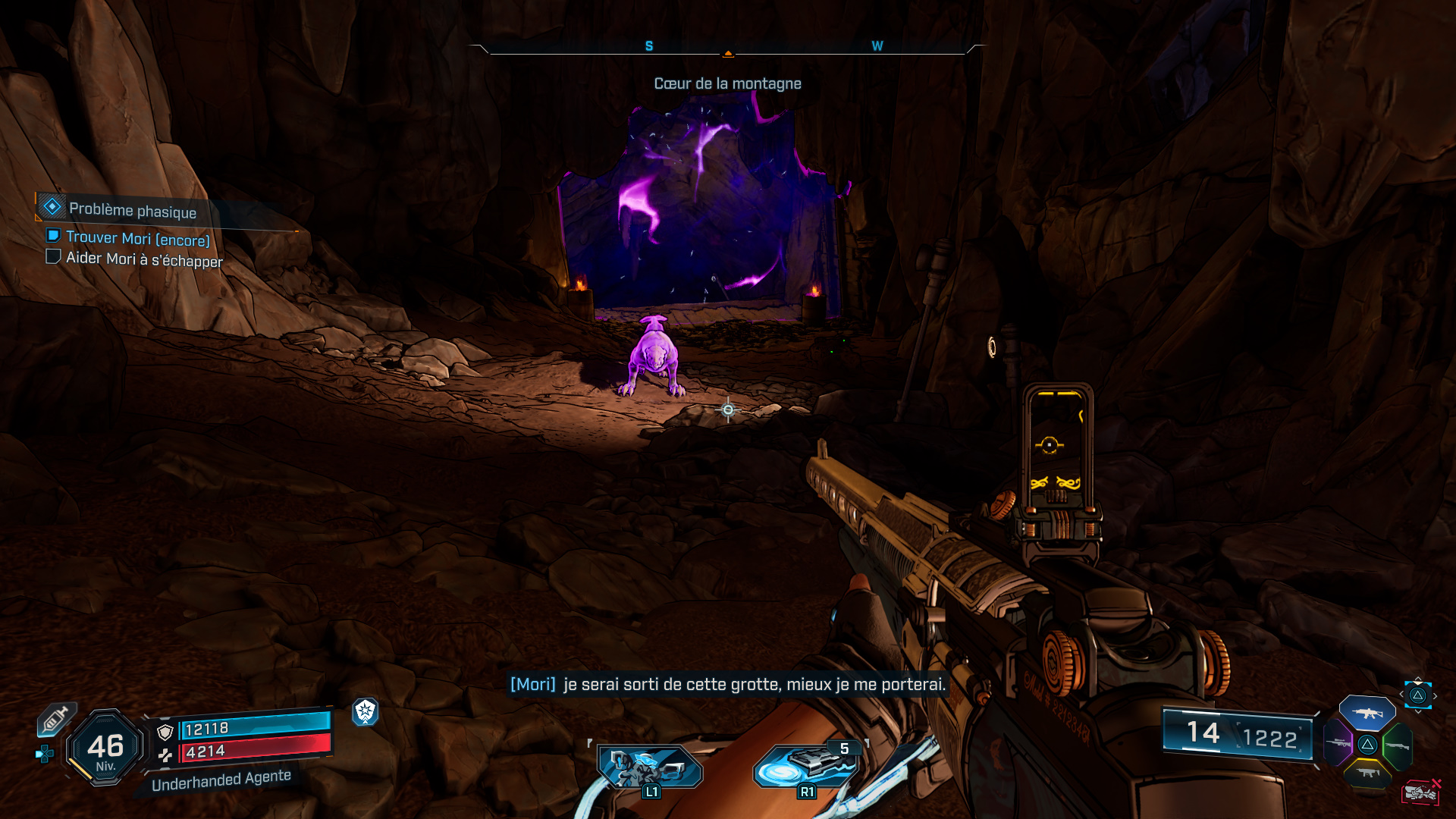Select the Trouver Mori (encore) objective
The height and width of the screenshot is (819, 1456).
[x=137, y=239]
